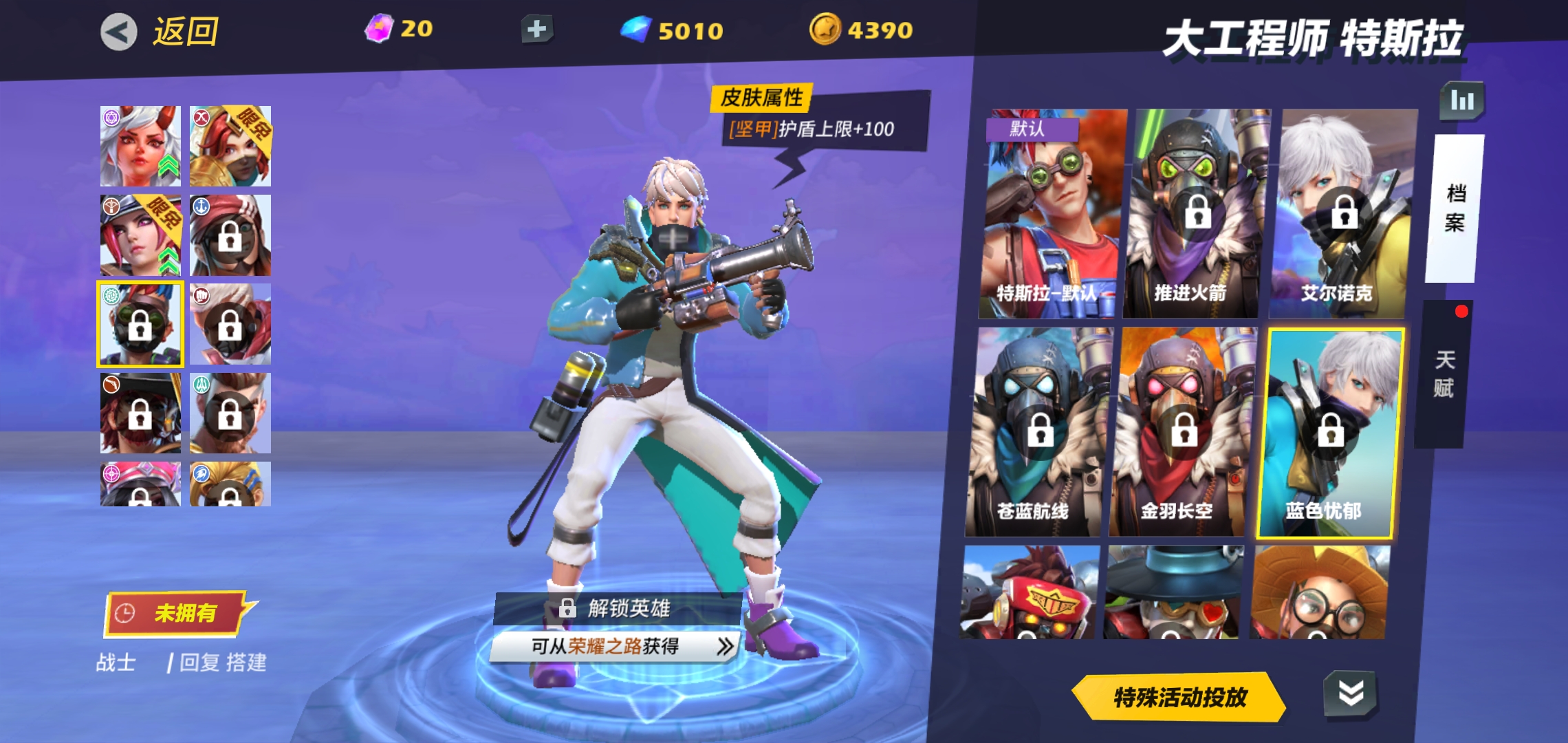This screenshot has height=743, width=1568.
Task: Click the 解锁英雄 unlock hero button
Action: [616, 608]
